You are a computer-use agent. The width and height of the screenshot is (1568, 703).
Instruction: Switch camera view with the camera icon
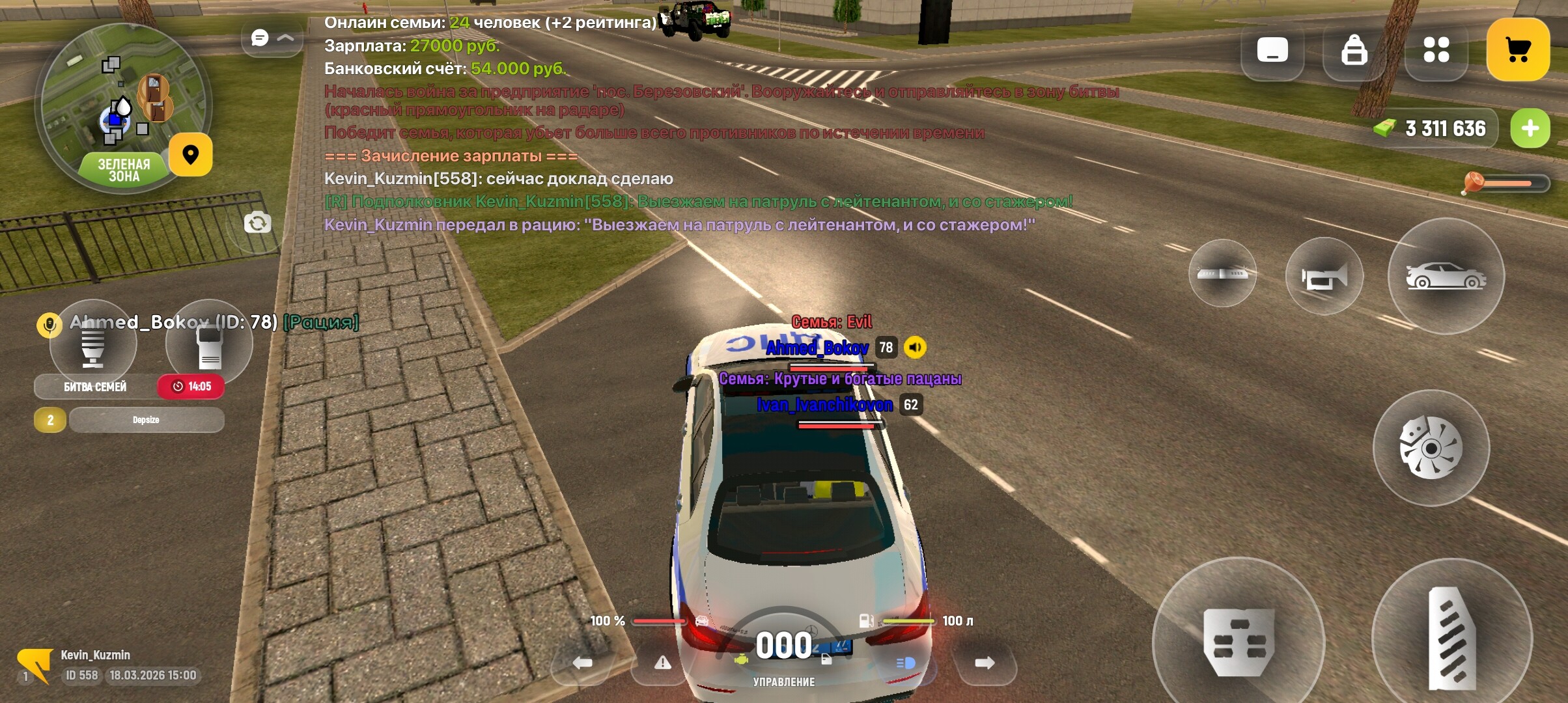[257, 223]
